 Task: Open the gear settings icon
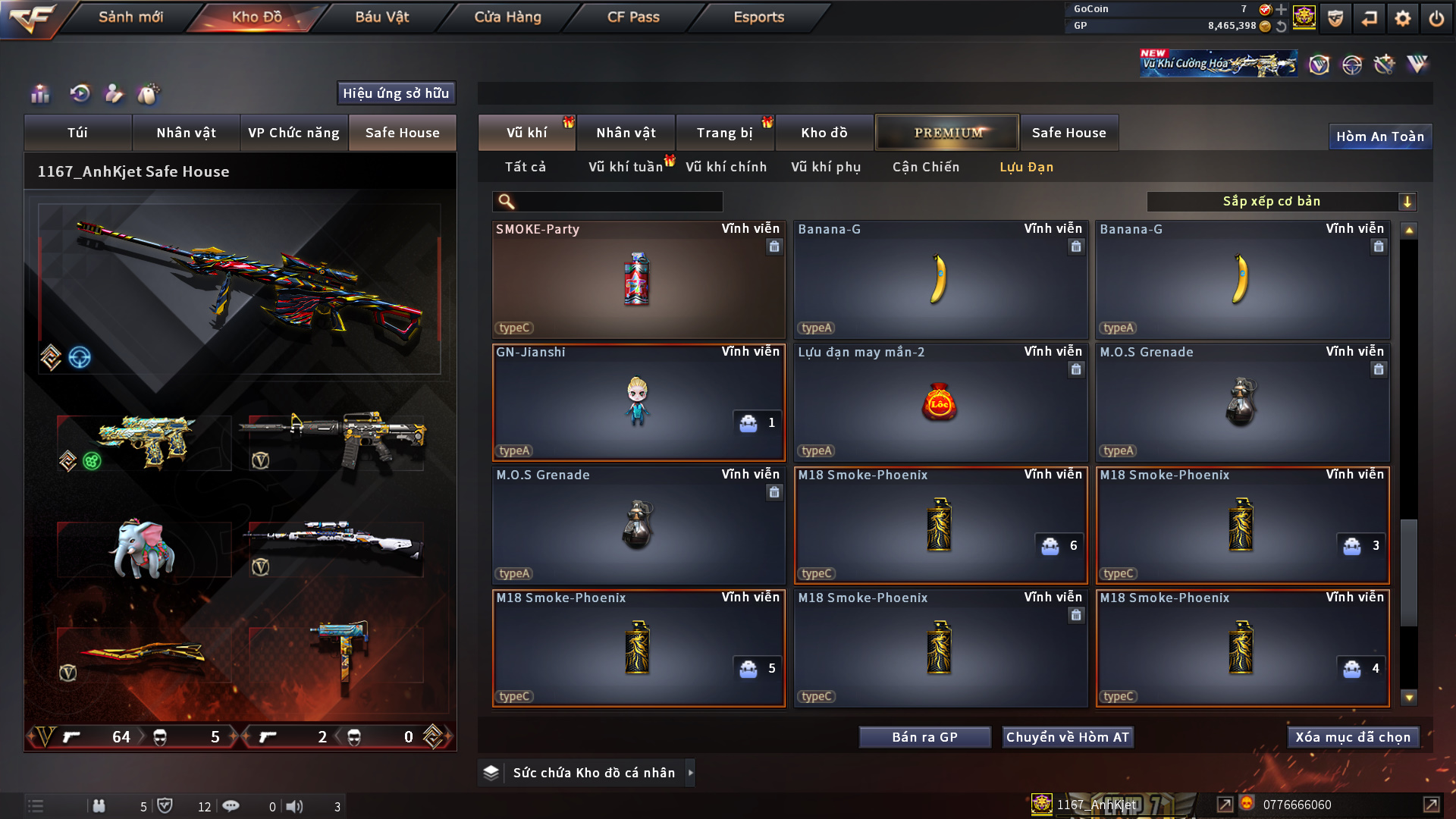coord(1403,18)
